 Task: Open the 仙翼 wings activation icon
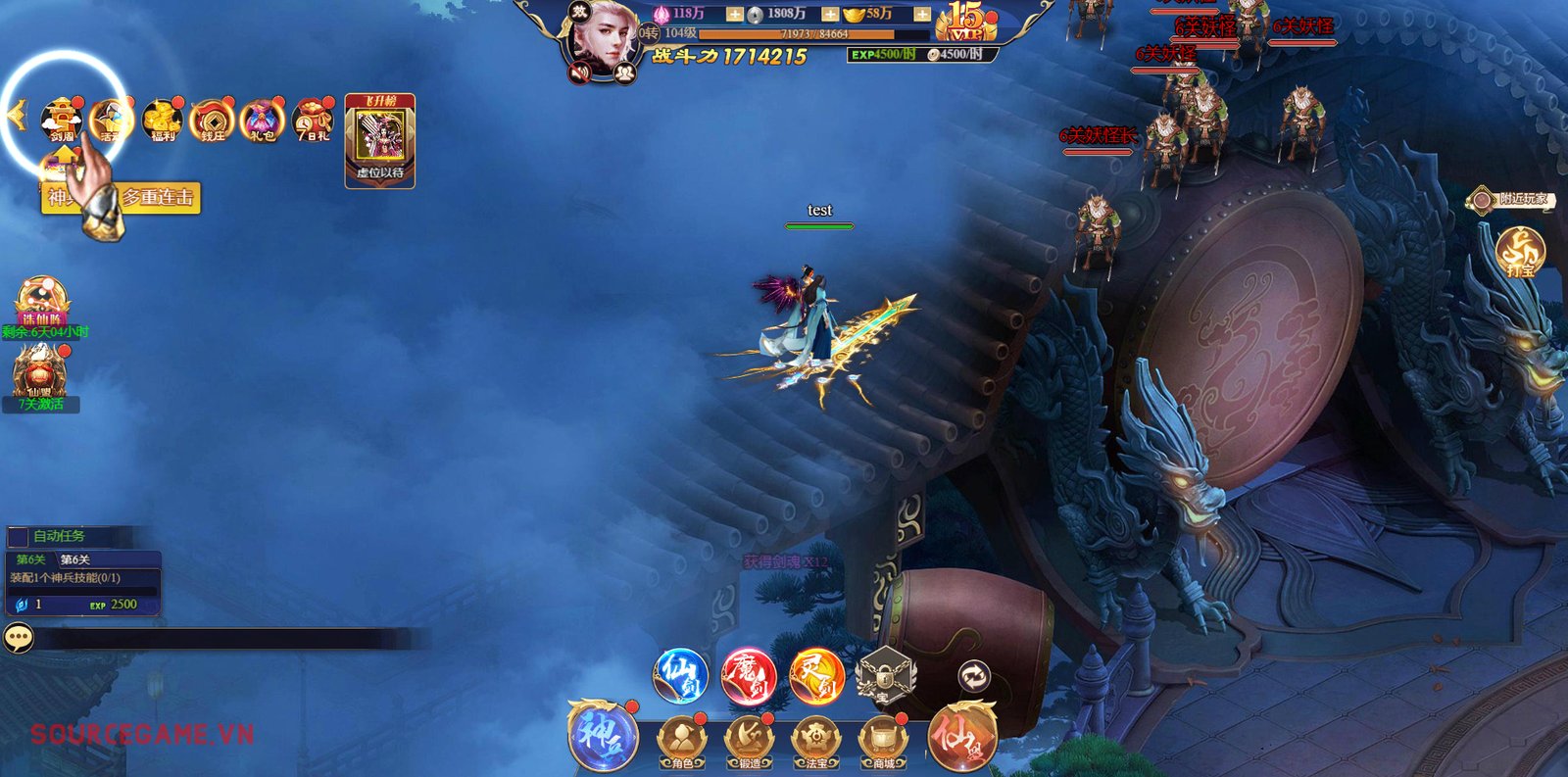point(39,372)
